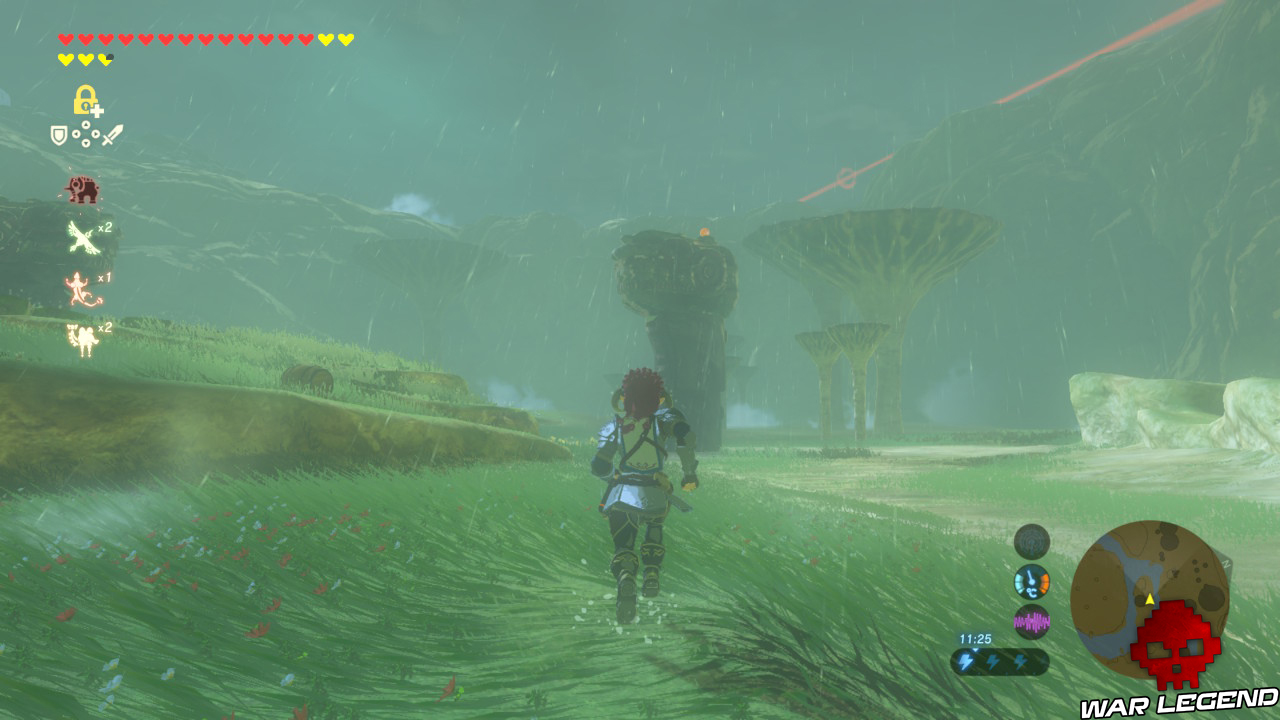Select the red monster silhouette icon

pyautogui.click(x=85, y=190)
